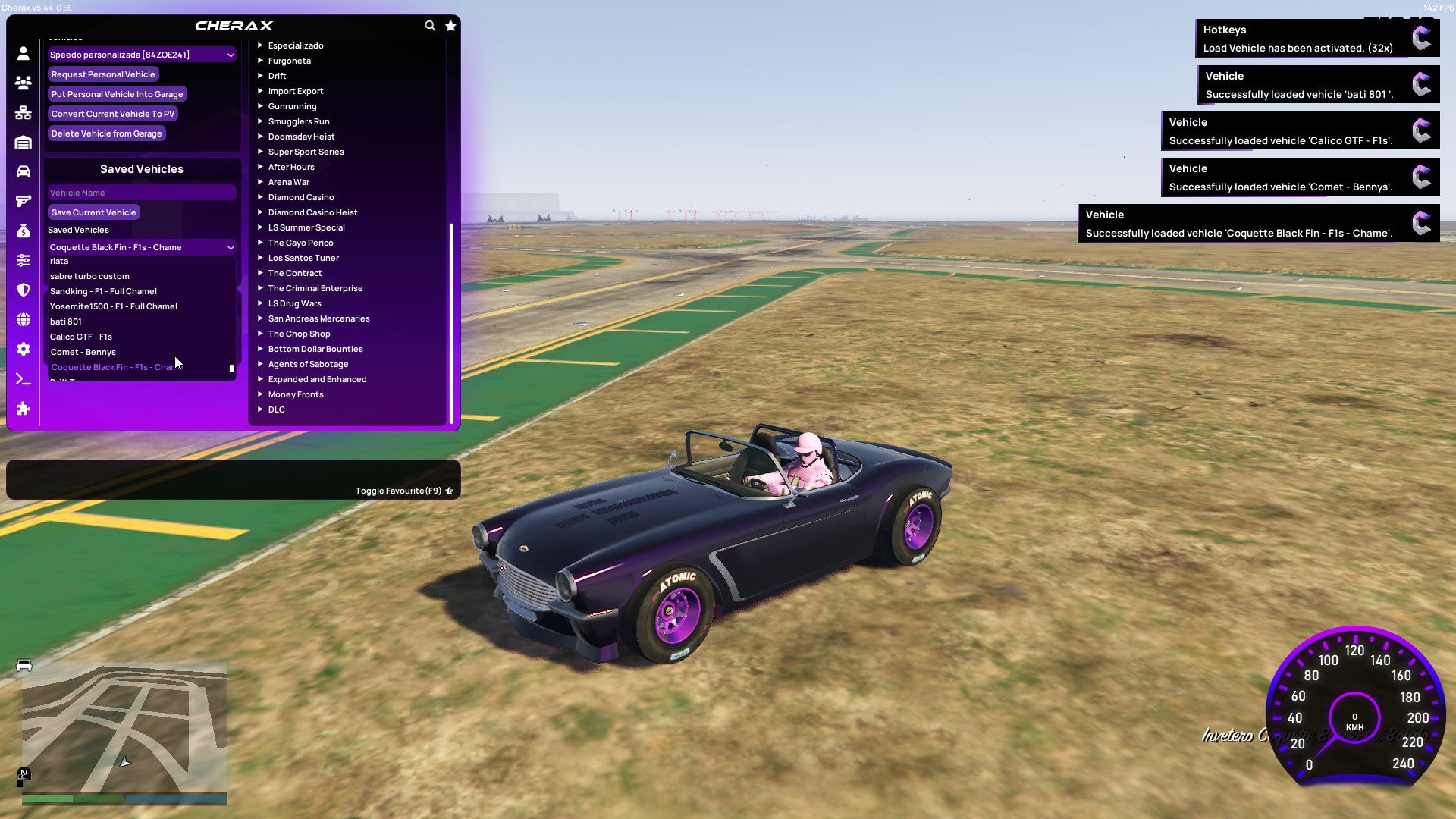This screenshot has height=819, width=1456.
Task: Click the Vehicle Name input field
Action: [x=141, y=192]
